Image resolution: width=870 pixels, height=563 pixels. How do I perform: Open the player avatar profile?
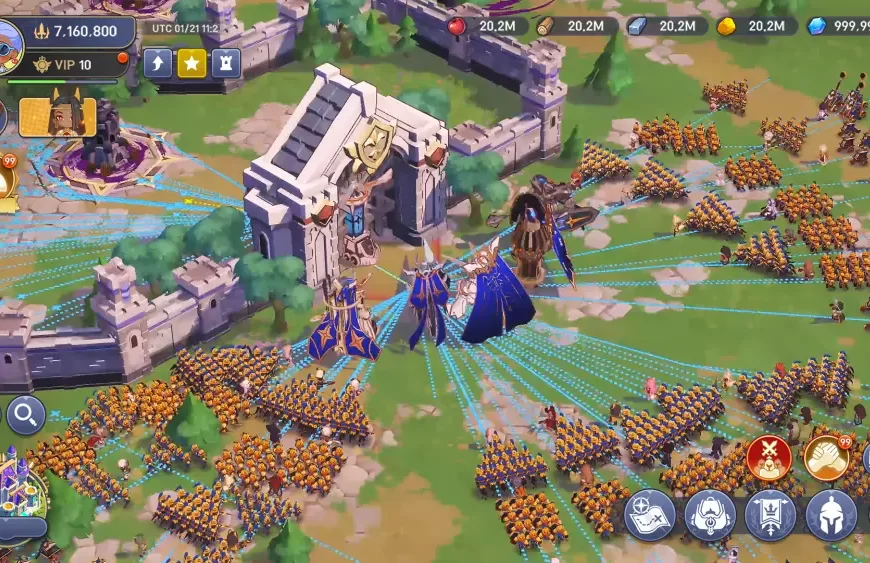pyautogui.click(x=9, y=44)
